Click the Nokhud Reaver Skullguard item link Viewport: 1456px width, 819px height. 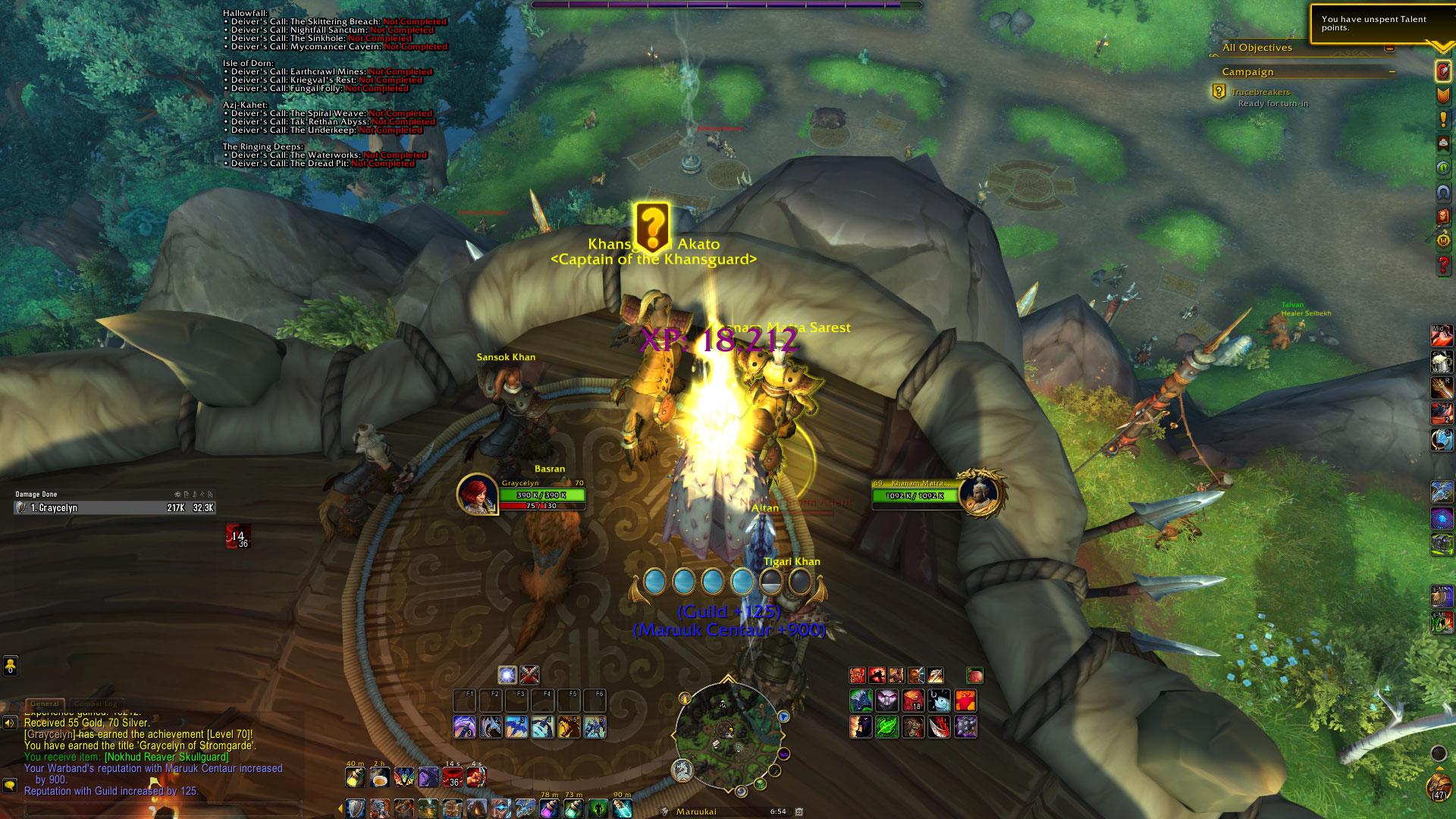pyautogui.click(x=166, y=757)
